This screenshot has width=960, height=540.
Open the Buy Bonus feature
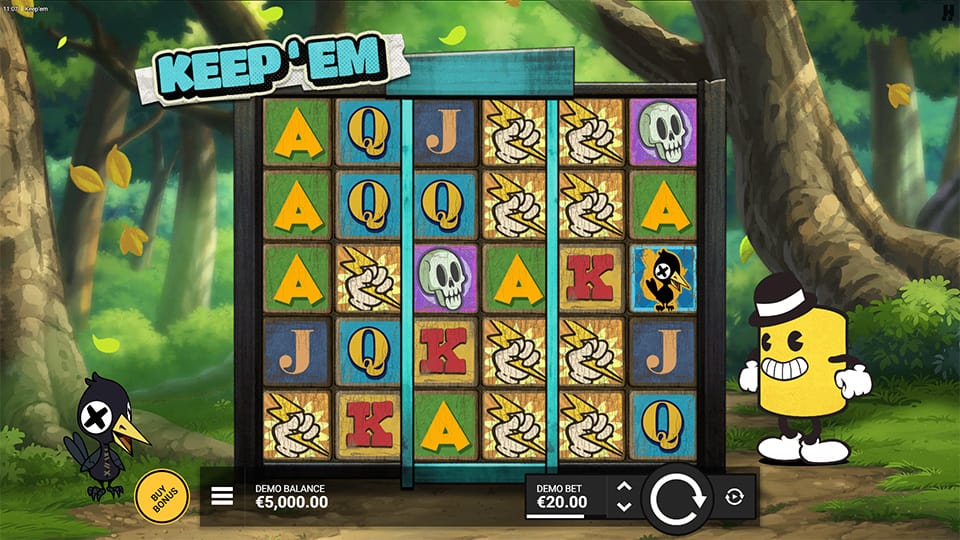coord(161,496)
